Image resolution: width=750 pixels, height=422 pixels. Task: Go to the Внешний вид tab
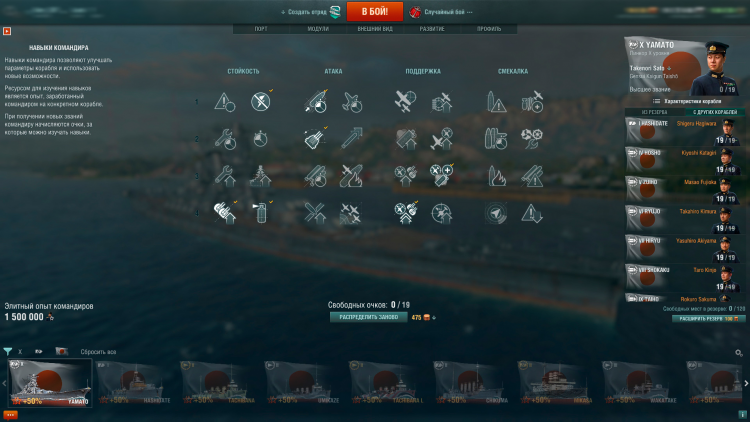click(x=375, y=29)
